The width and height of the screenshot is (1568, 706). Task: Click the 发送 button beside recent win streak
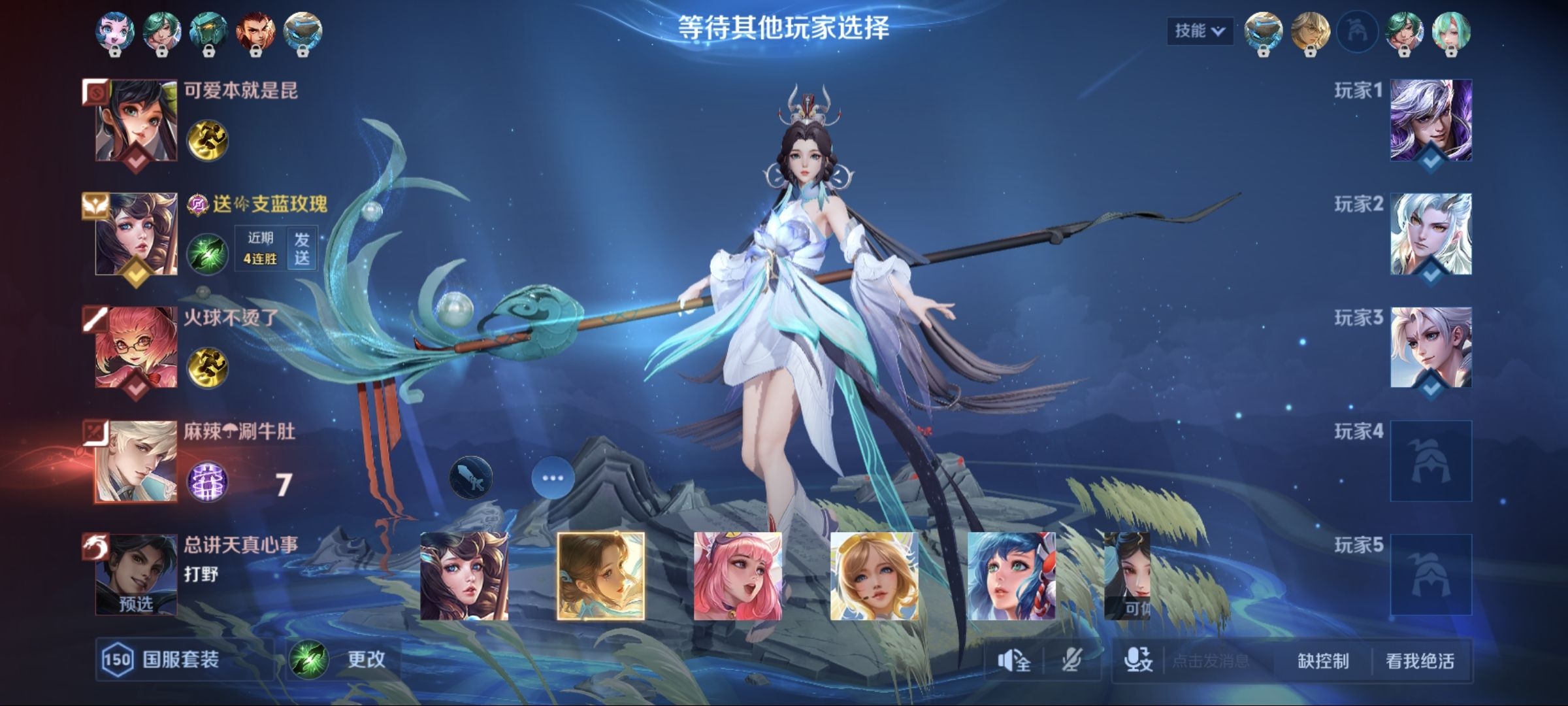[302, 248]
